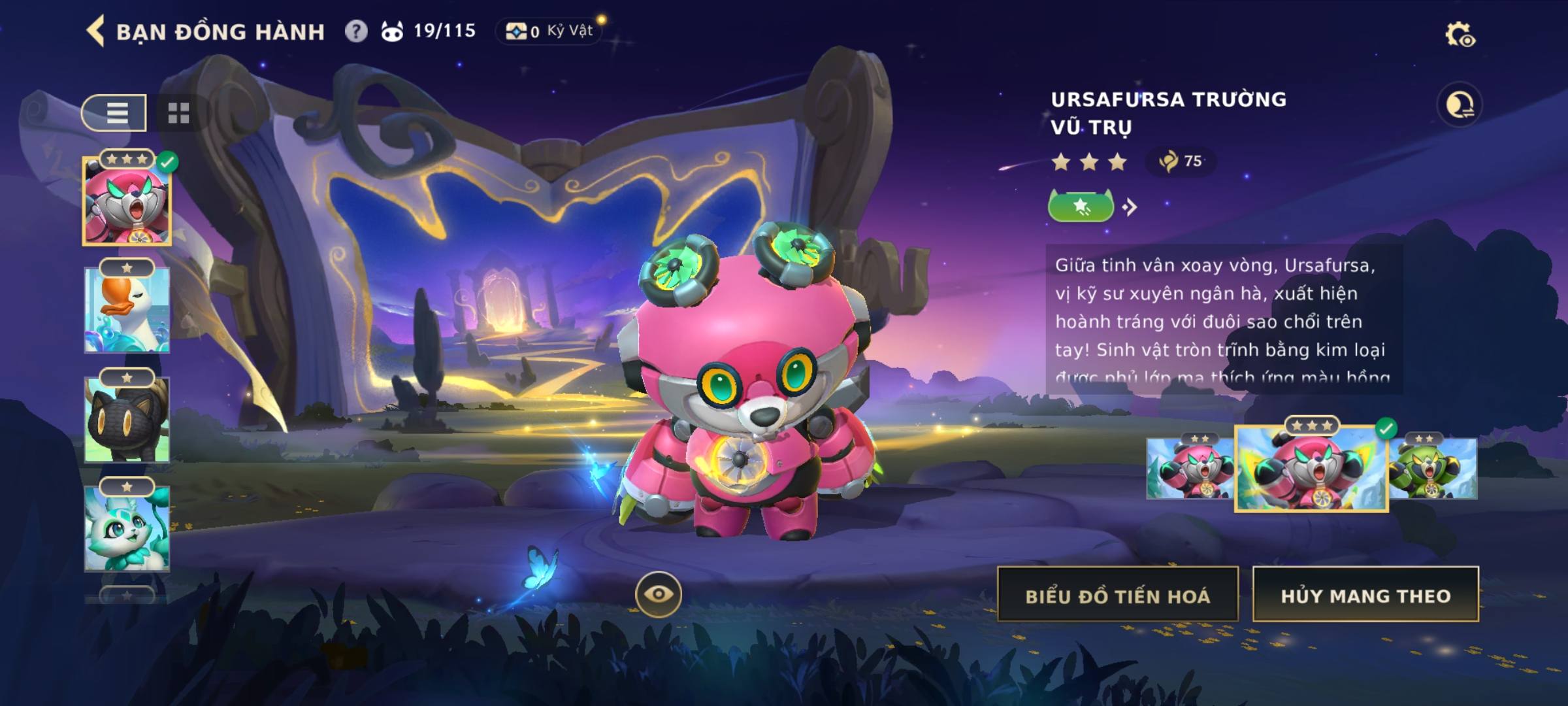1568x706 pixels.
Task: Open the green star upgrade badge
Action: (x=1081, y=207)
